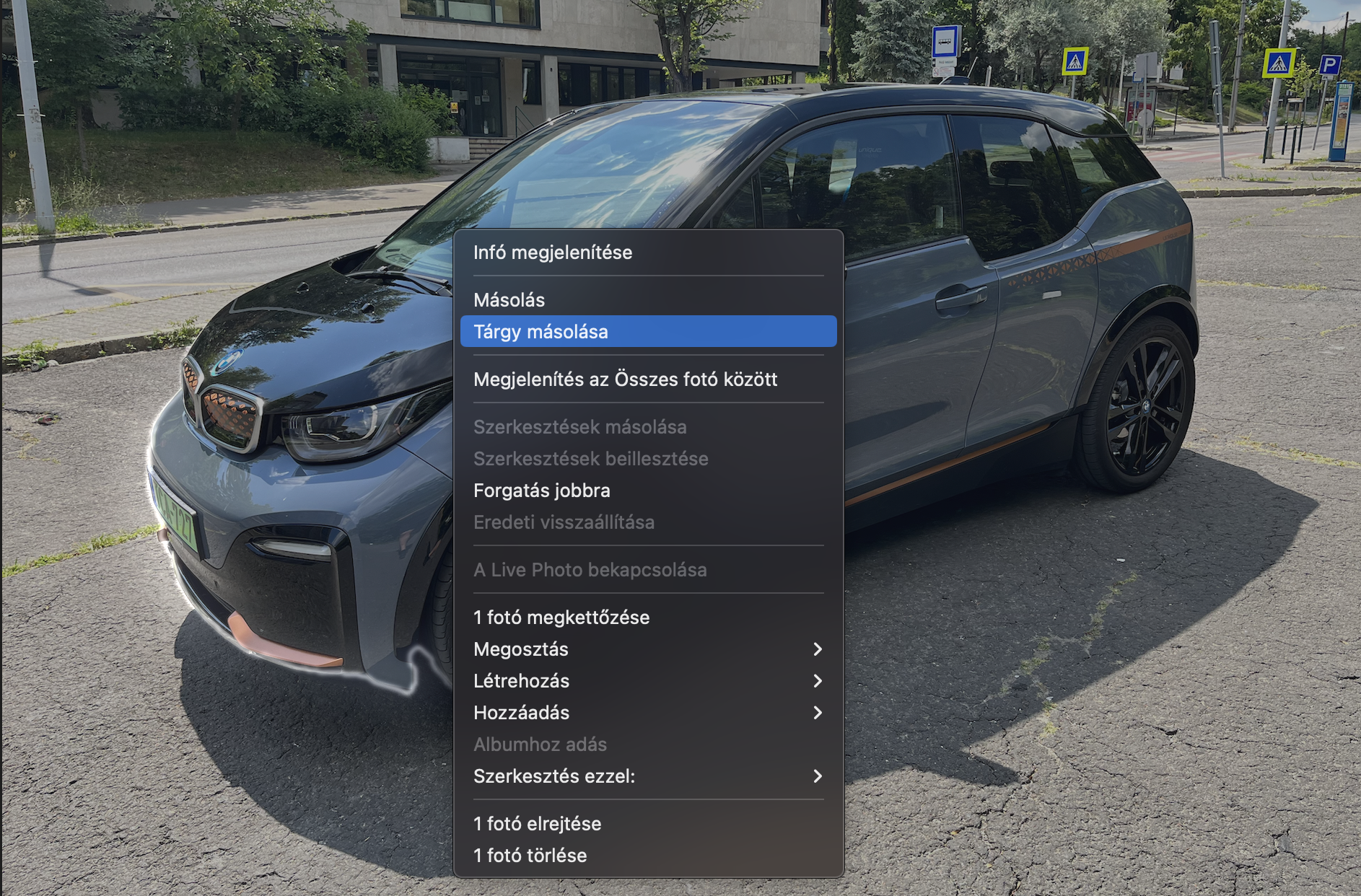Click the highlighted "Tárgy másolása" option
Image resolution: width=1361 pixels, height=896 pixels.
(x=541, y=332)
